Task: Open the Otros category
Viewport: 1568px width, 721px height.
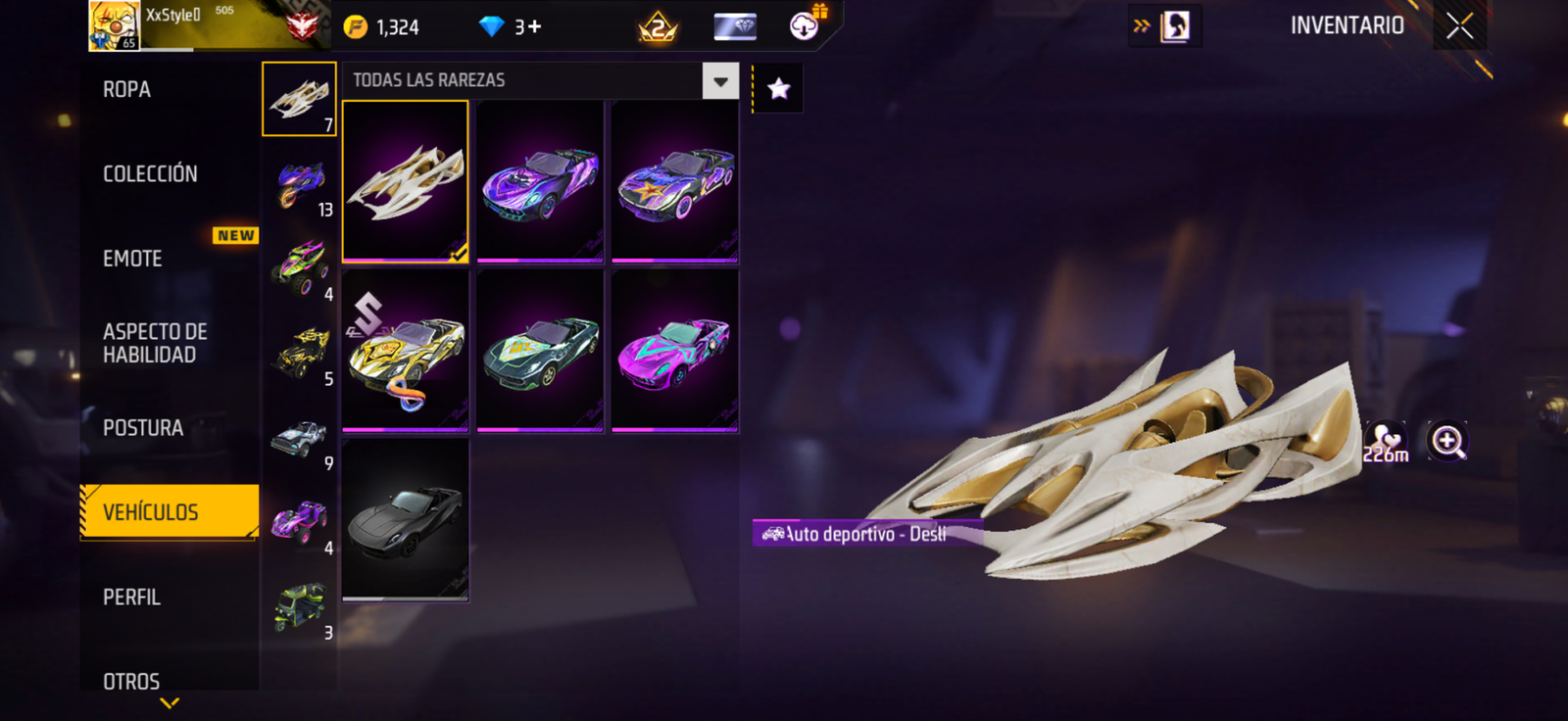Action: pos(131,681)
